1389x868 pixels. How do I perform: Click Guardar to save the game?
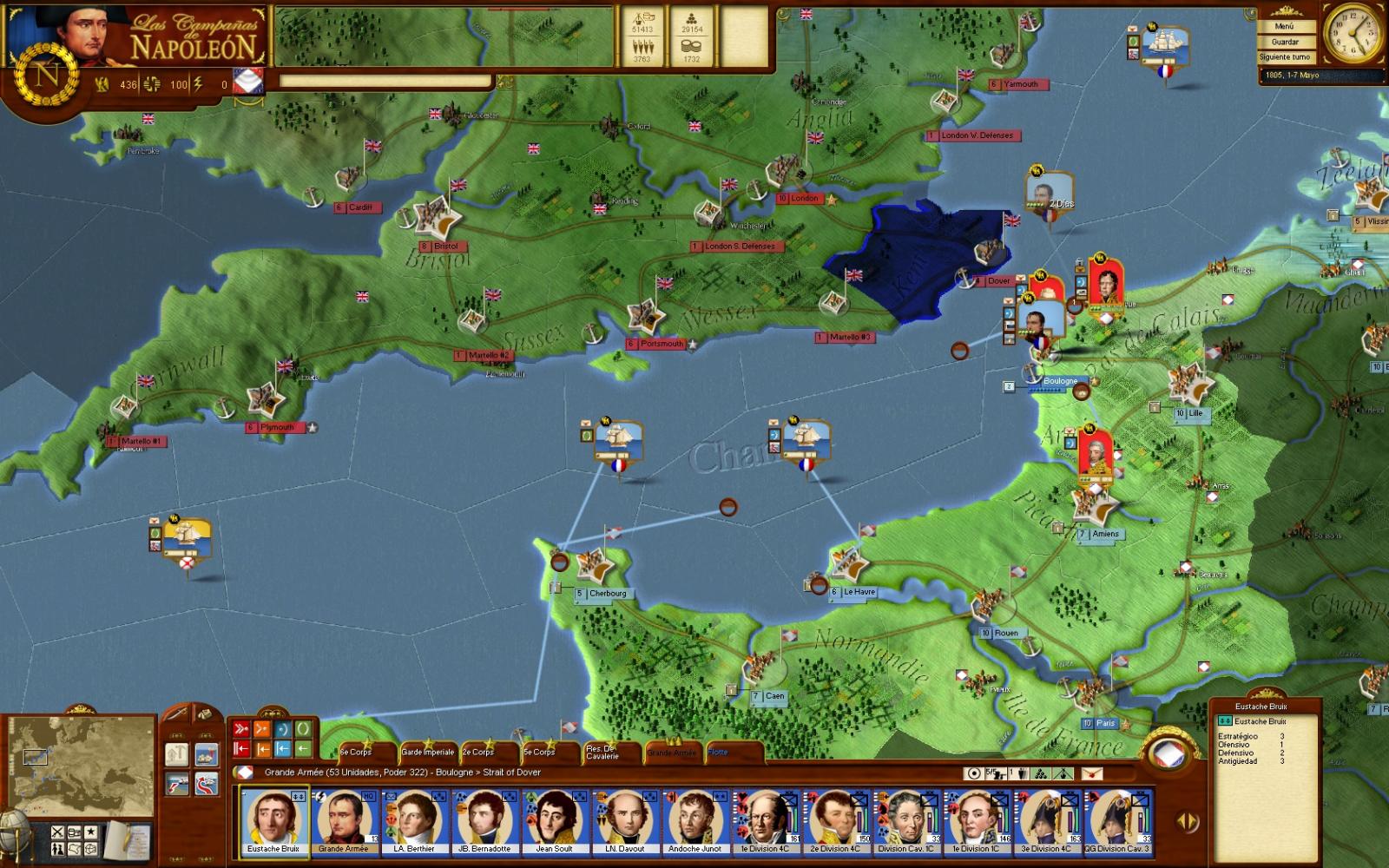(1285, 42)
